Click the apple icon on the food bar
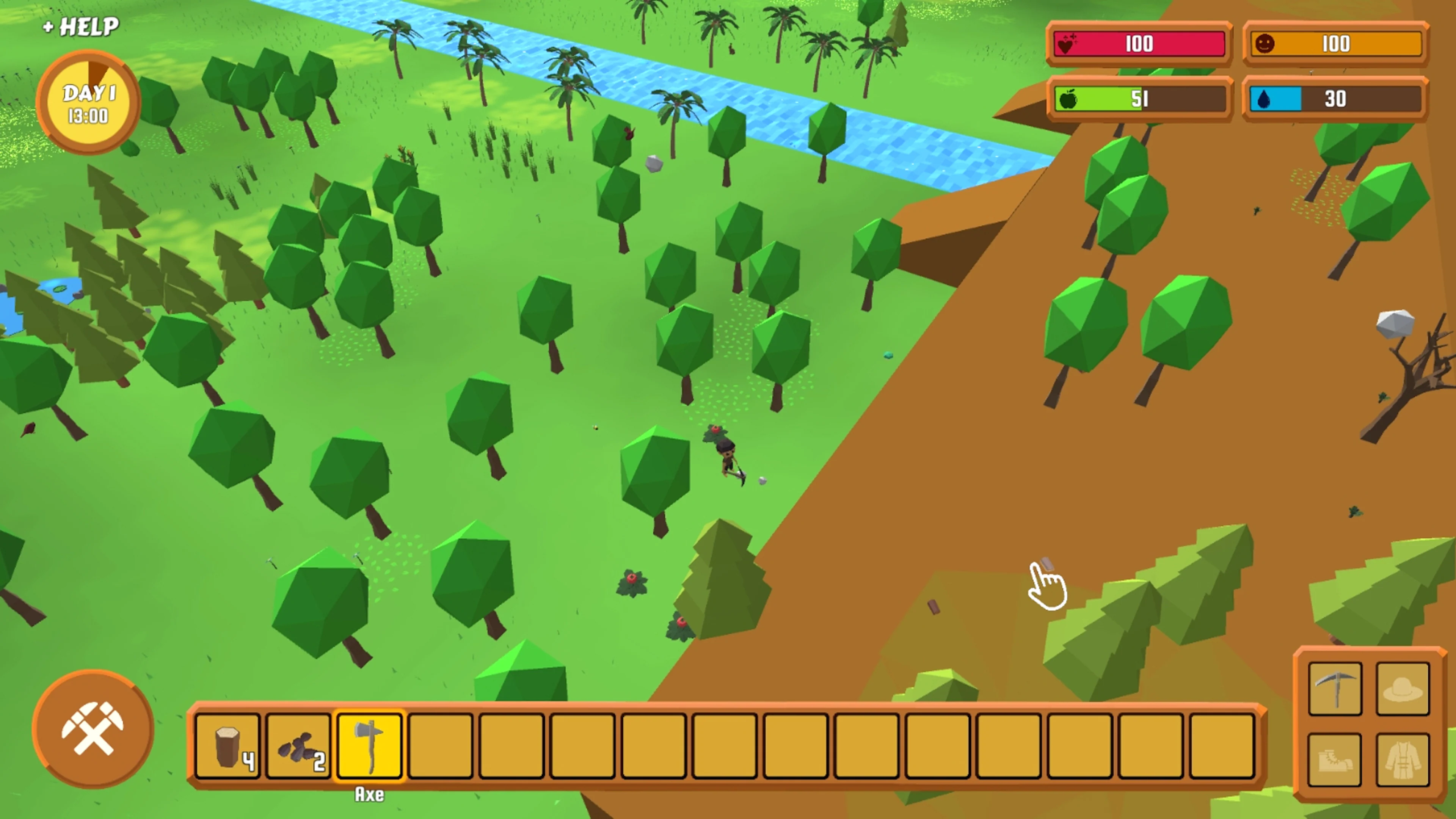Screen dimensions: 1456x819 click(1069, 99)
